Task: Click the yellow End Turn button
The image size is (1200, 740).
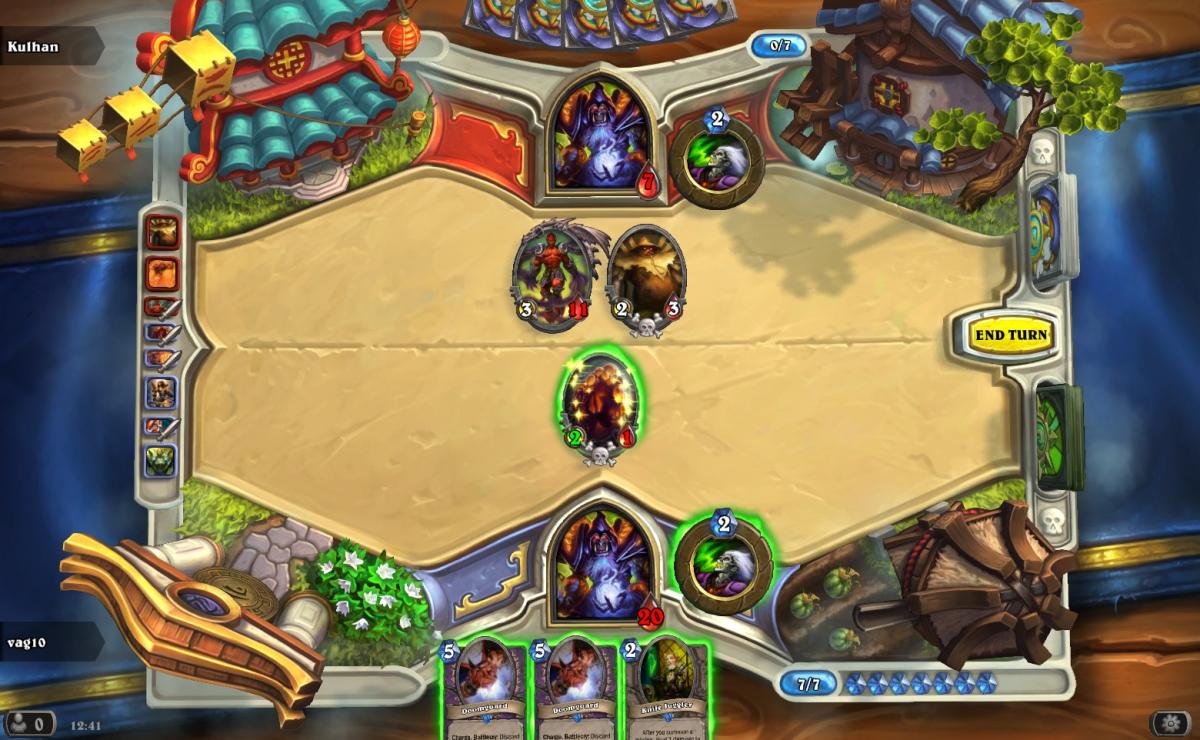Action: pyautogui.click(x=1011, y=334)
